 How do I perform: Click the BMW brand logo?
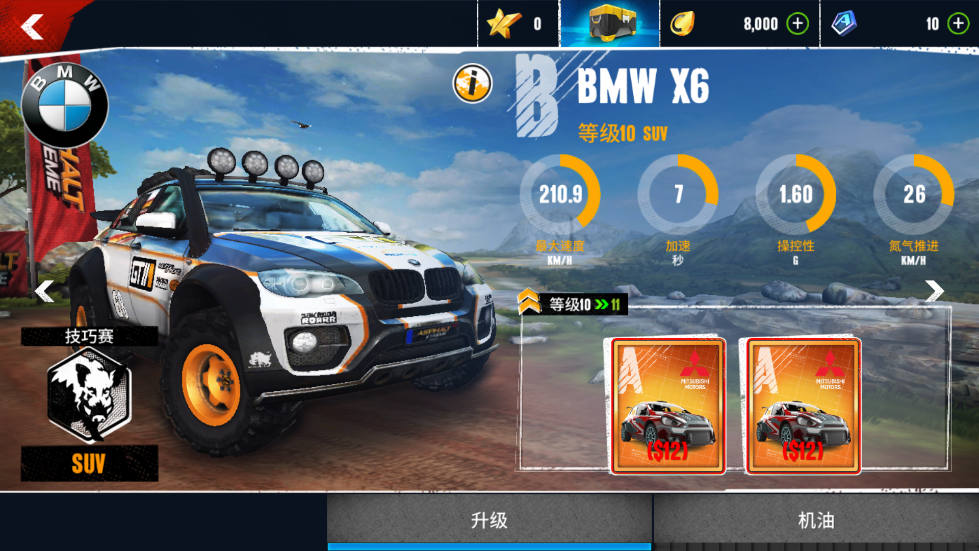(64, 104)
